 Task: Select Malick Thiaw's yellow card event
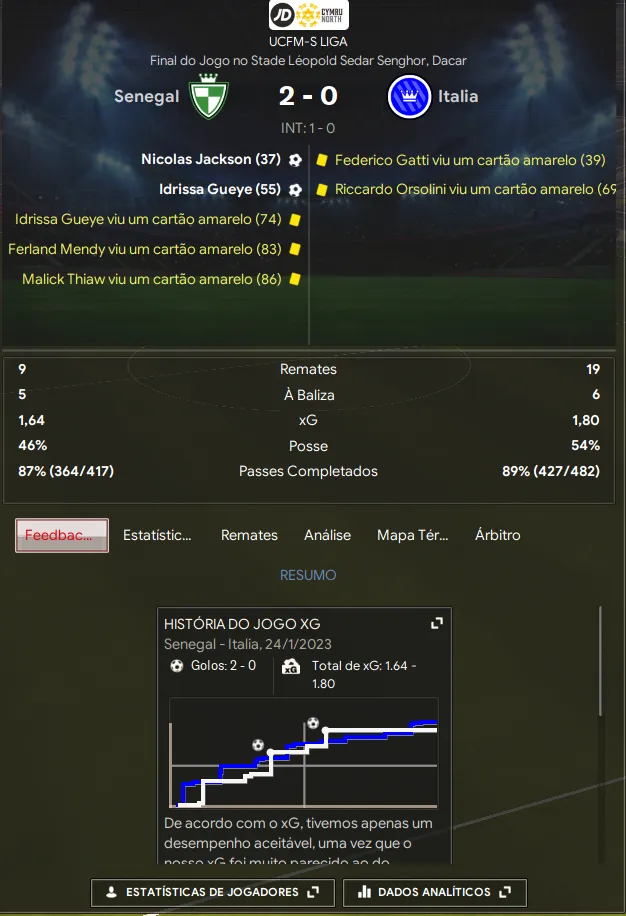pyautogui.click(x=151, y=279)
